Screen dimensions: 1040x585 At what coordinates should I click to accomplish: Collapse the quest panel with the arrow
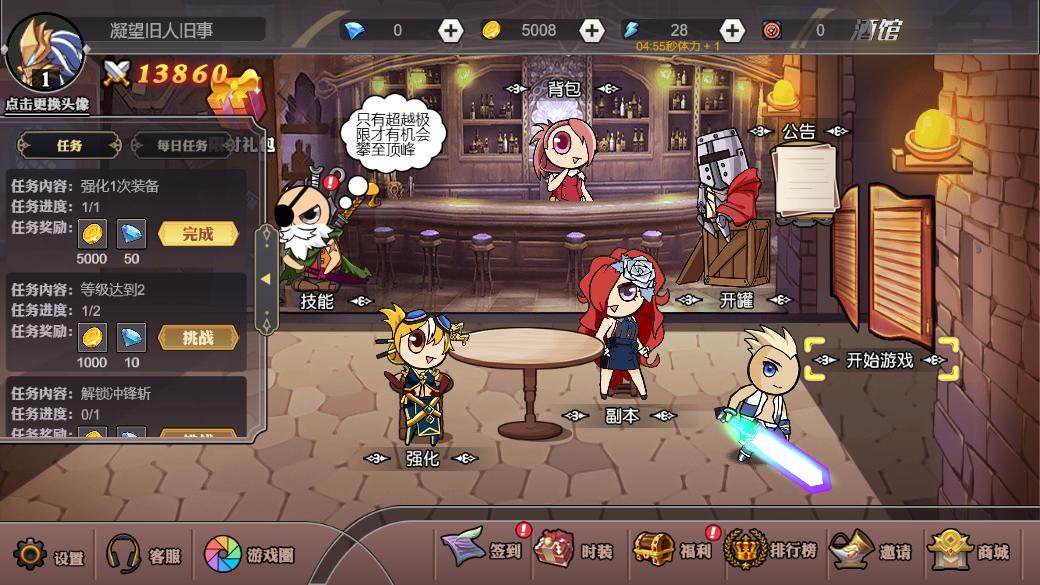coord(266,279)
